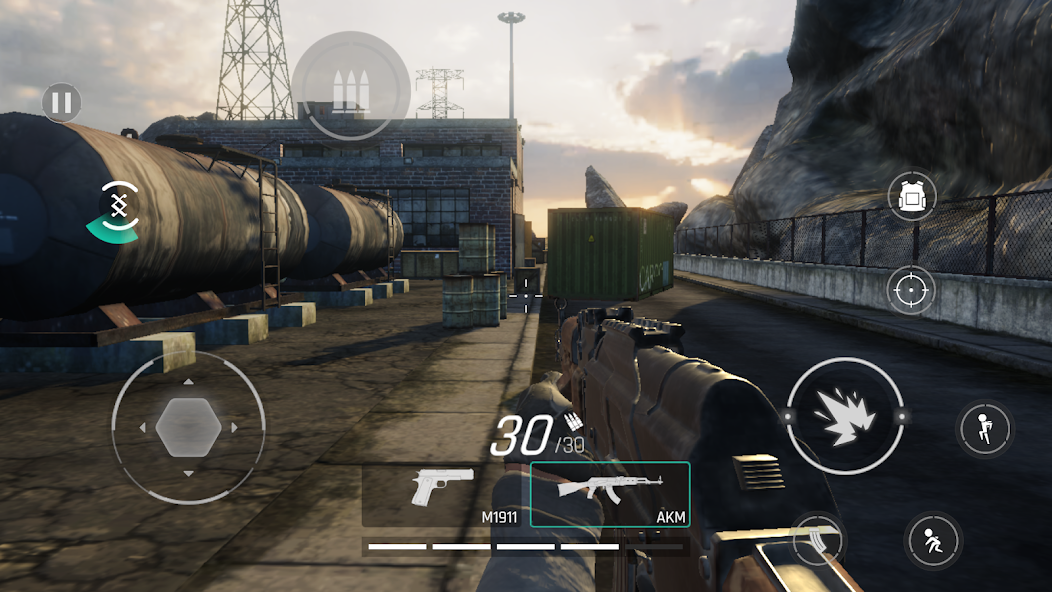Crouch using the crouching figure button
Viewport: 1052px width, 592px height.
click(933, 540)
